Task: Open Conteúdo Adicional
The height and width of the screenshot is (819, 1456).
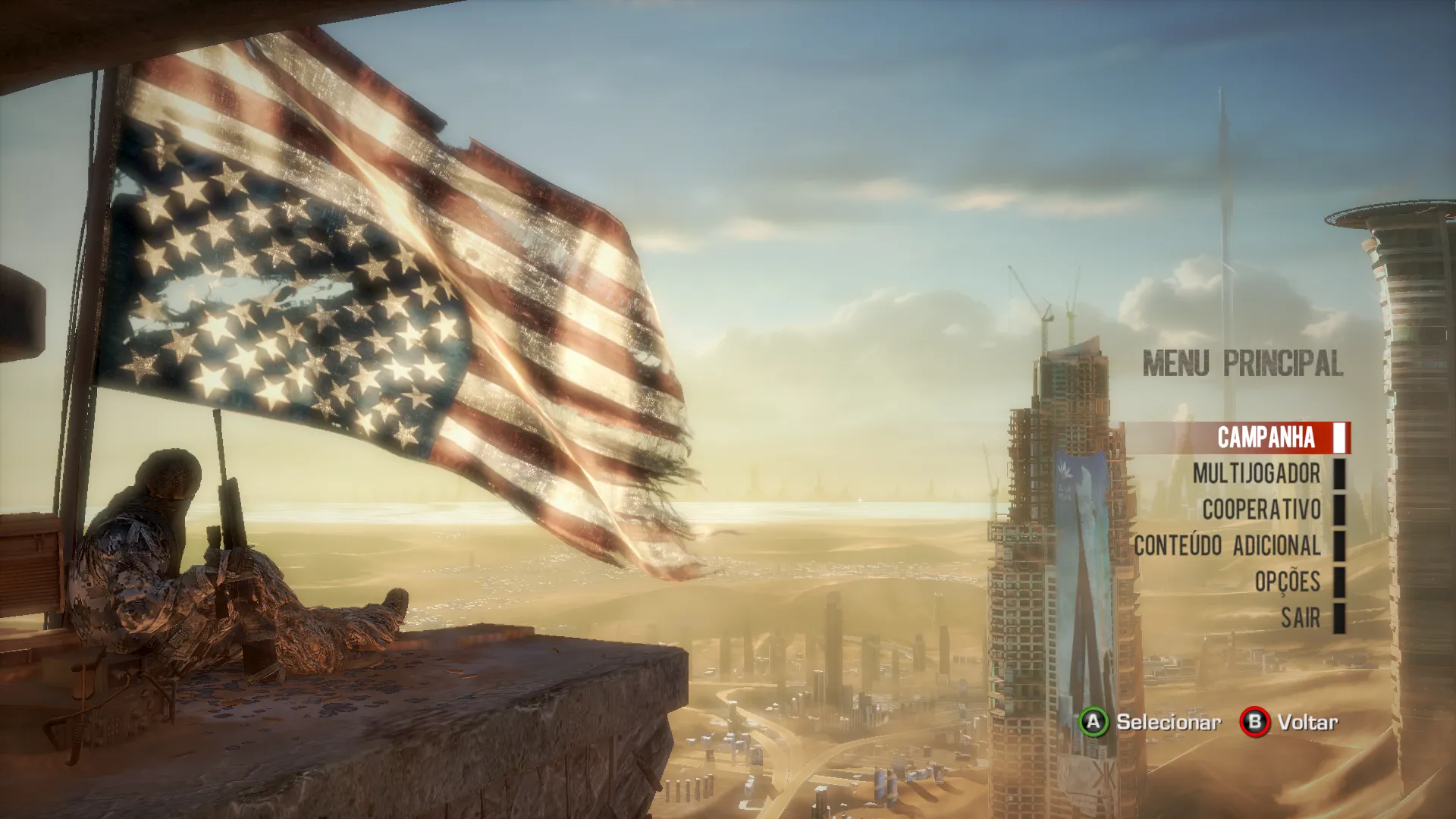Action: (1227, 546)
